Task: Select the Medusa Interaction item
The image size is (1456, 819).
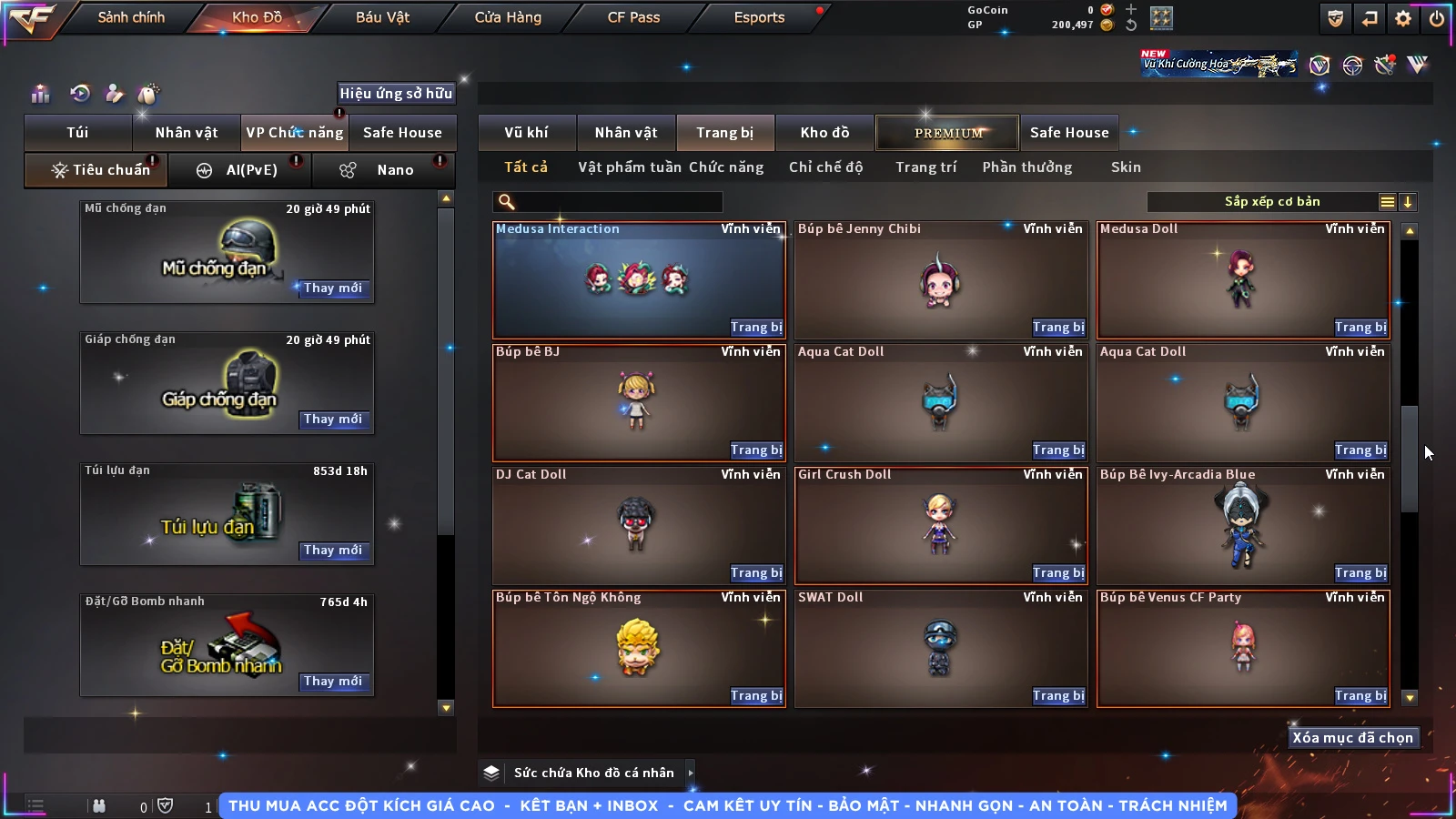Action: point(637,279)
